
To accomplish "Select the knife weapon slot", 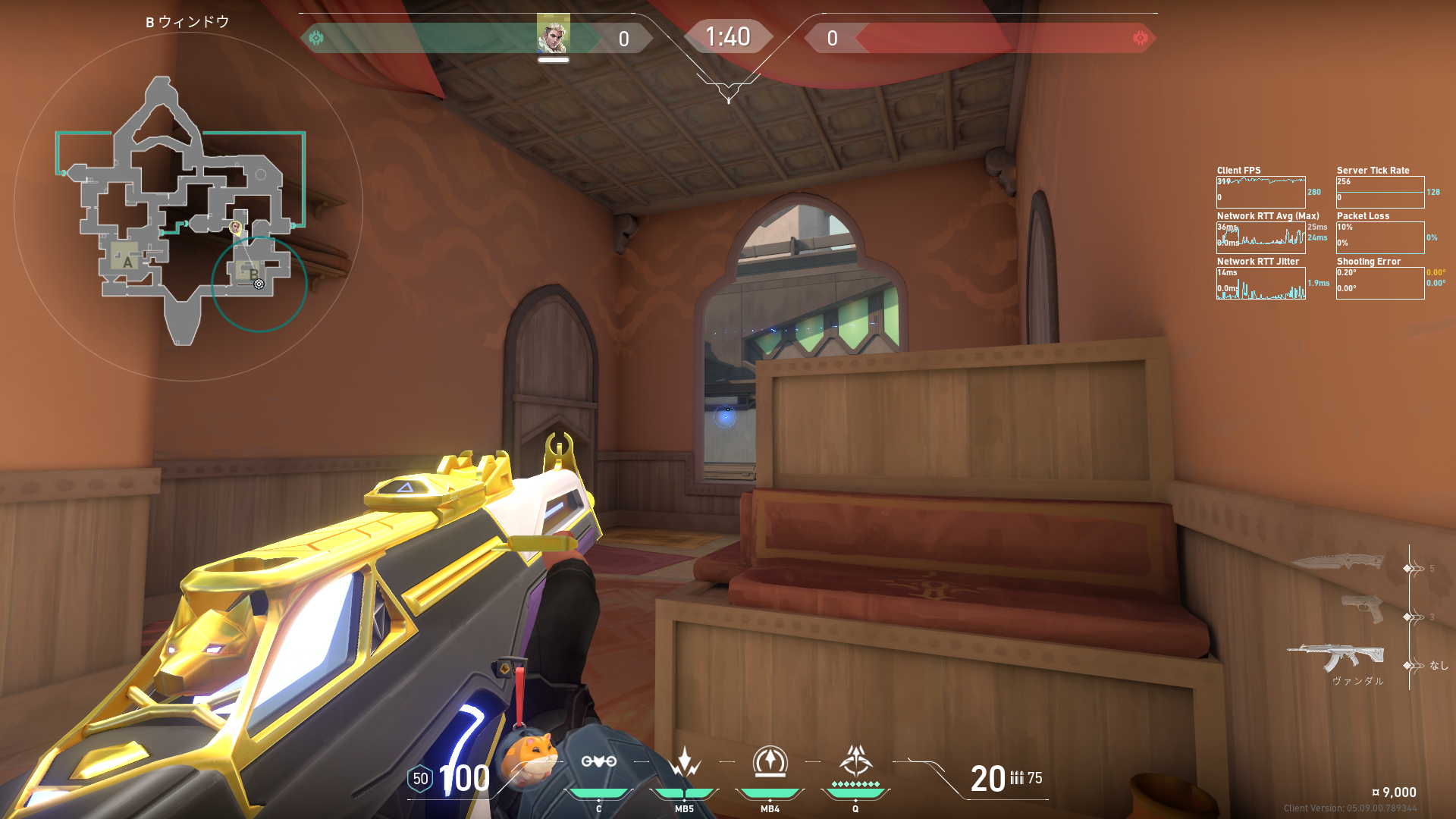I will pyautogui.click(x=1338, y=562).
